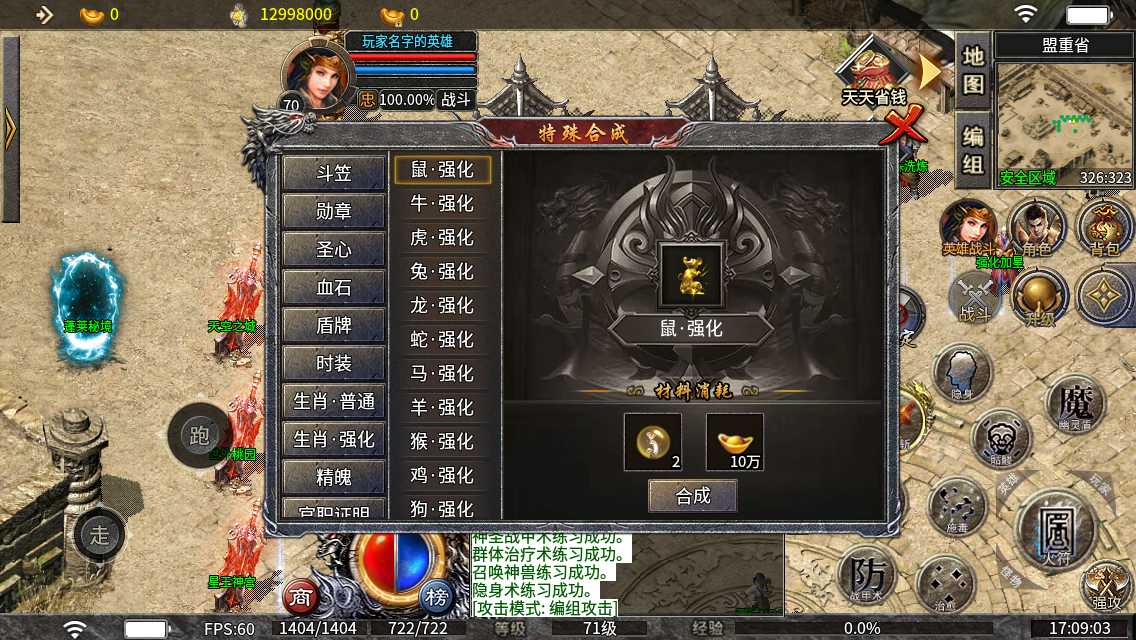Choose the 血石 category
1136x640 pixels.
(x=334, y=287)
